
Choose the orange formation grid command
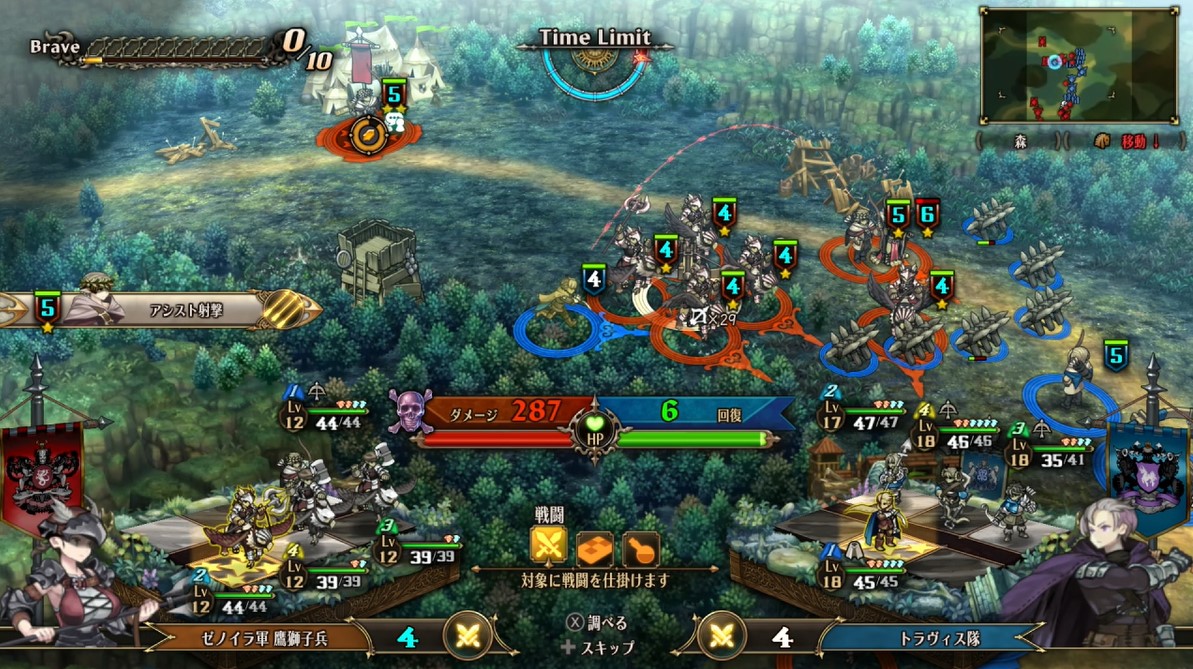595,547
